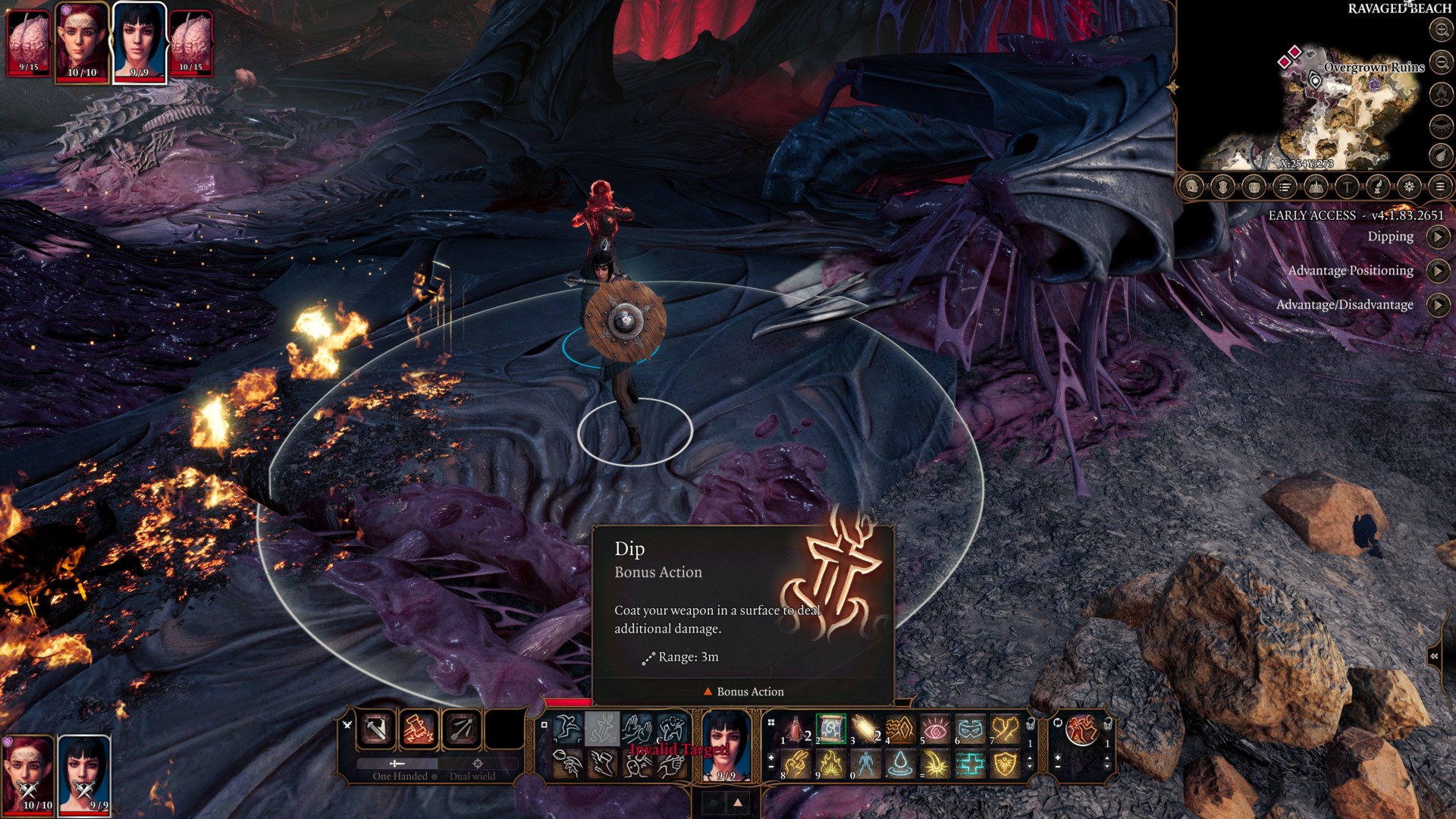Zoom in on the minimap
The width and height of the screenshot is (1456, 819).
[x=1441, y=30]
